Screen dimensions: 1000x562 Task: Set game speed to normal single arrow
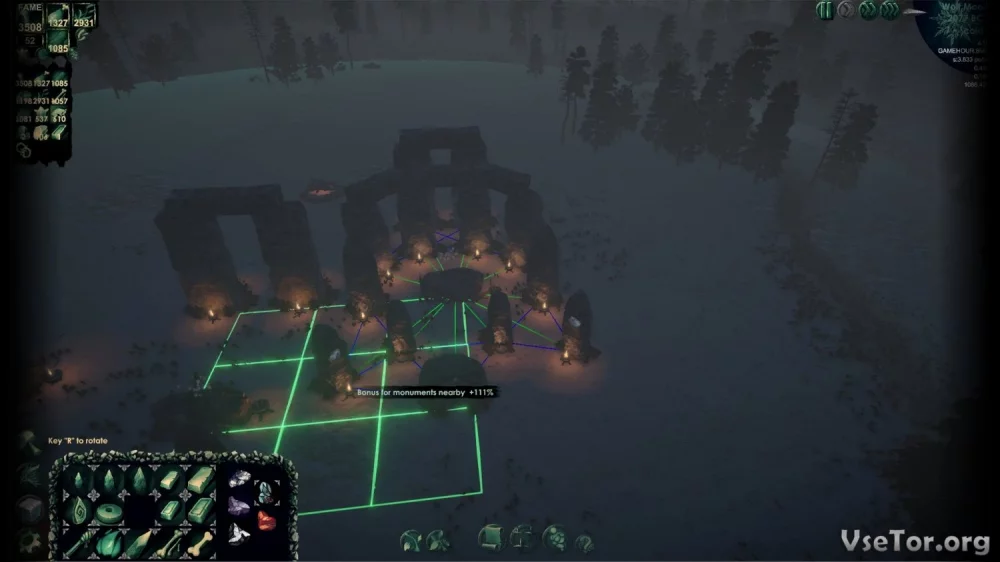846,10
